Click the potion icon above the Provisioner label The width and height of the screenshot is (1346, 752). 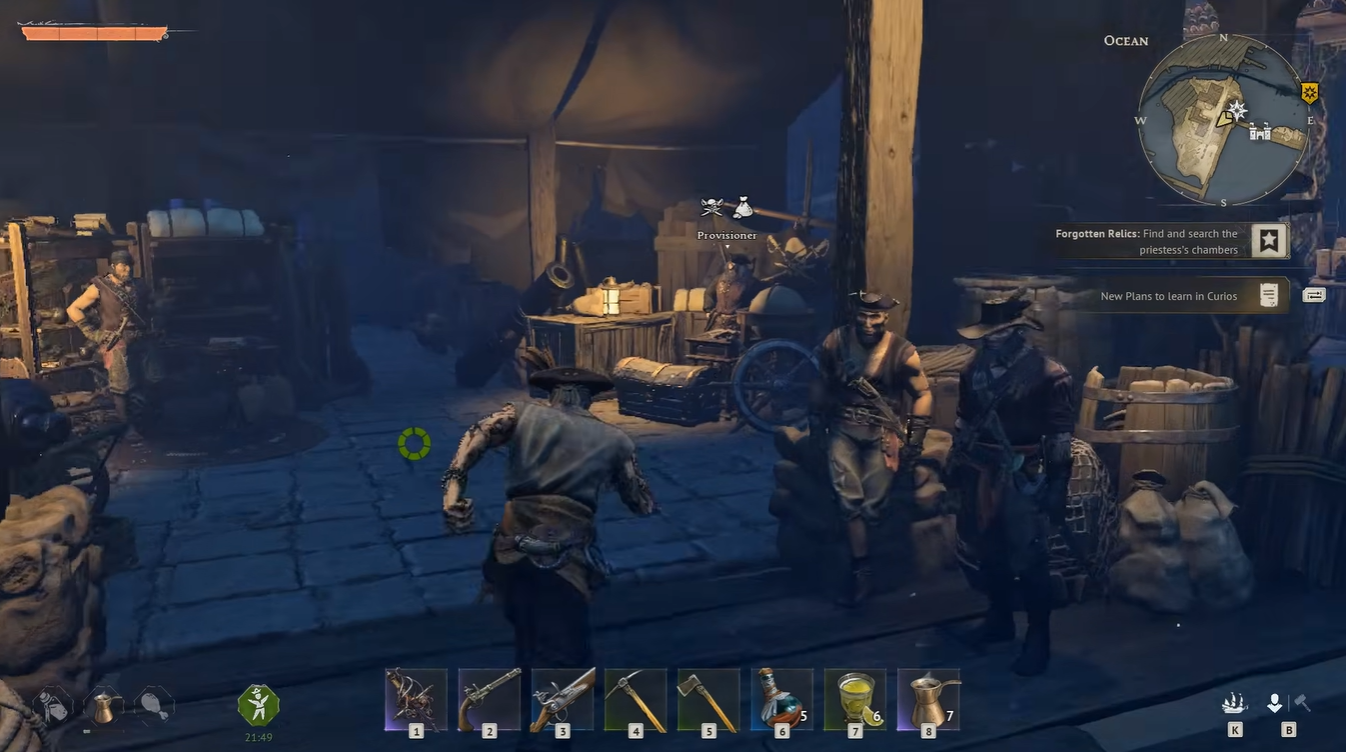coord(742,207)
